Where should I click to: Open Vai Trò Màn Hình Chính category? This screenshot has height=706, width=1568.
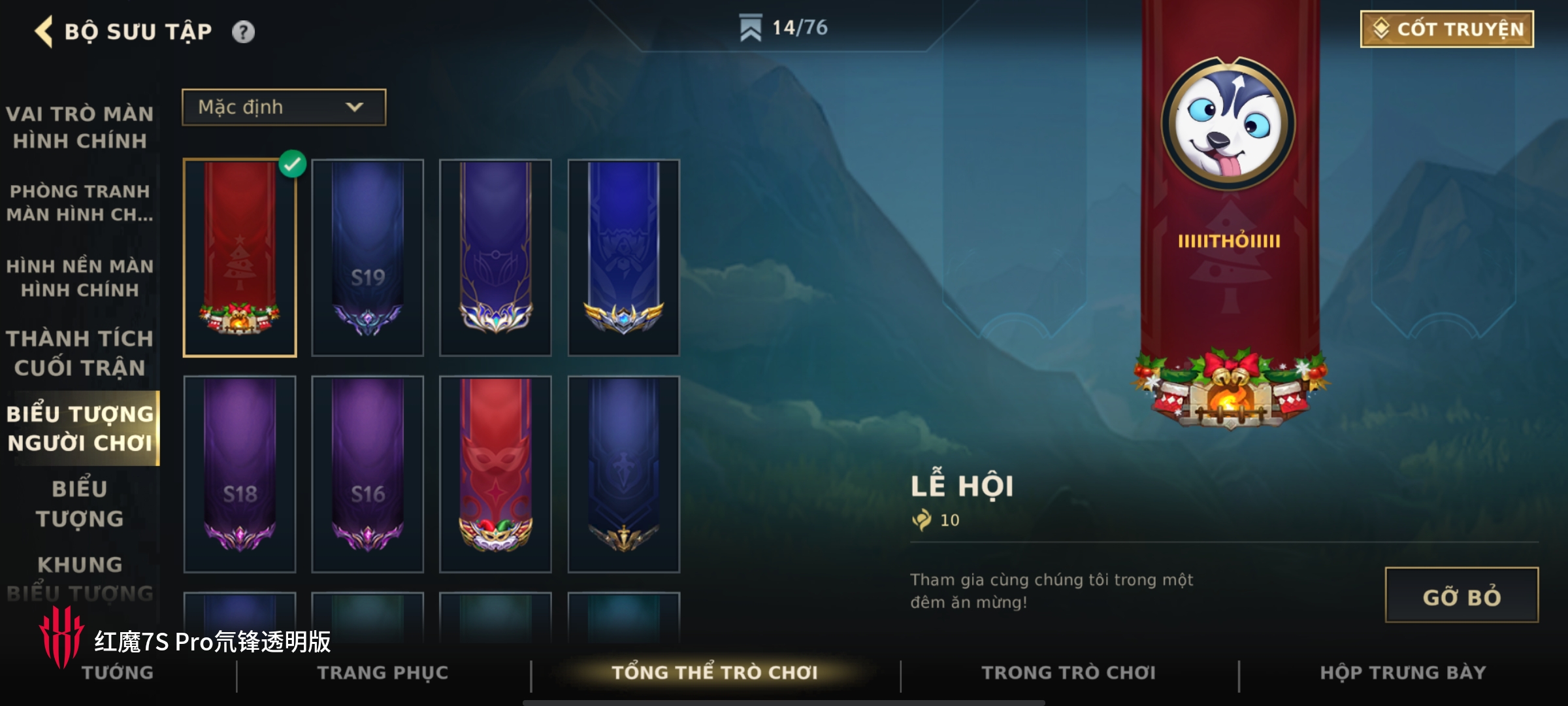[80, 127]
